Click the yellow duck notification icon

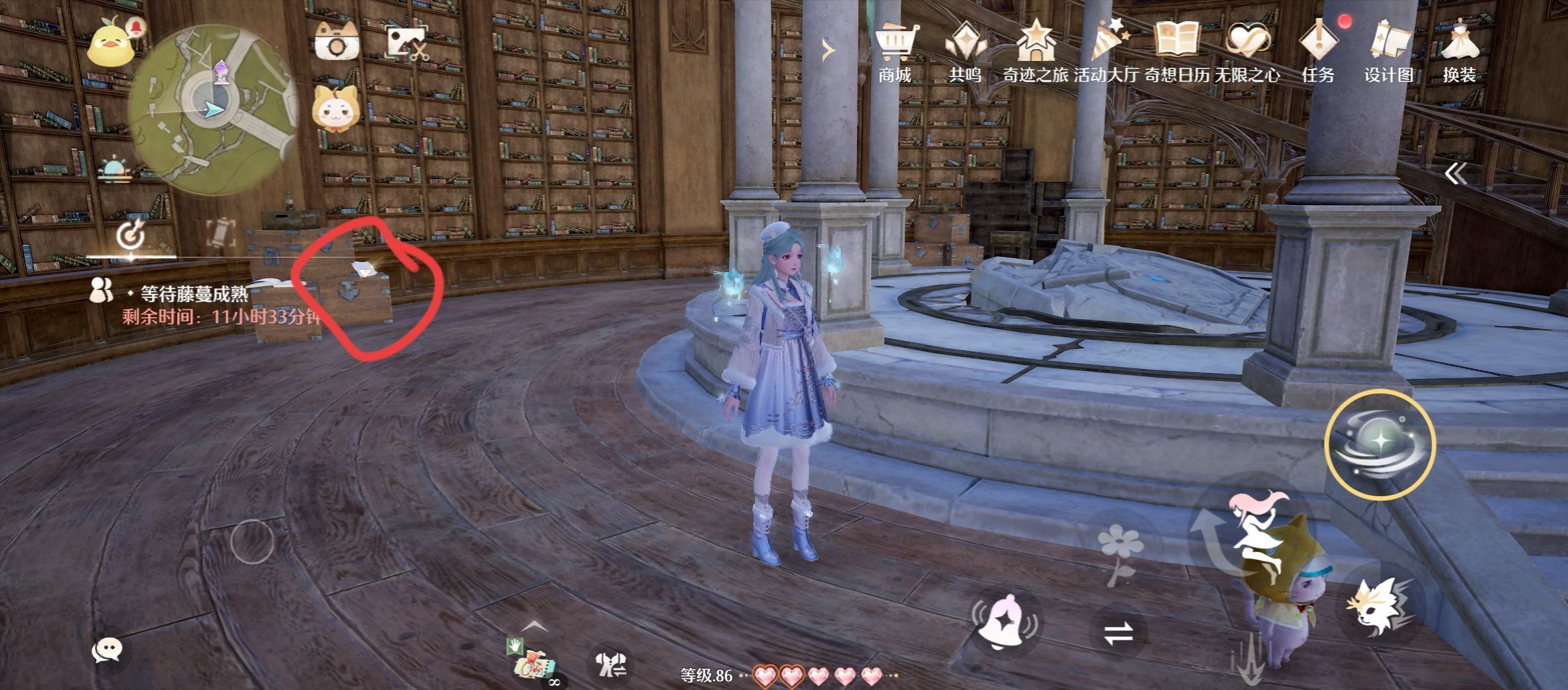pos(114,42)
